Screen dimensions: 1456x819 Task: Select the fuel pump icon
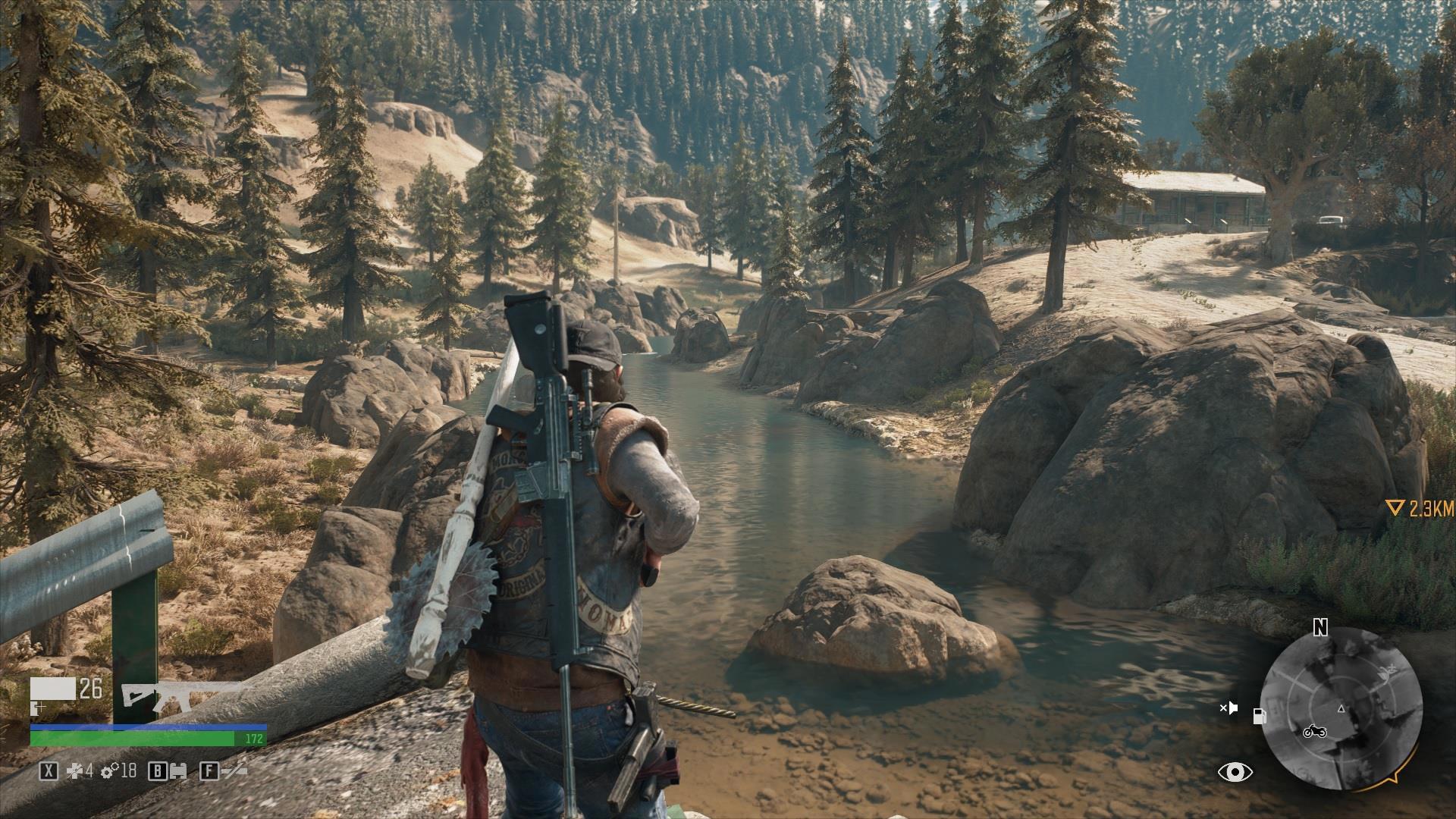tap(1260, 715)
